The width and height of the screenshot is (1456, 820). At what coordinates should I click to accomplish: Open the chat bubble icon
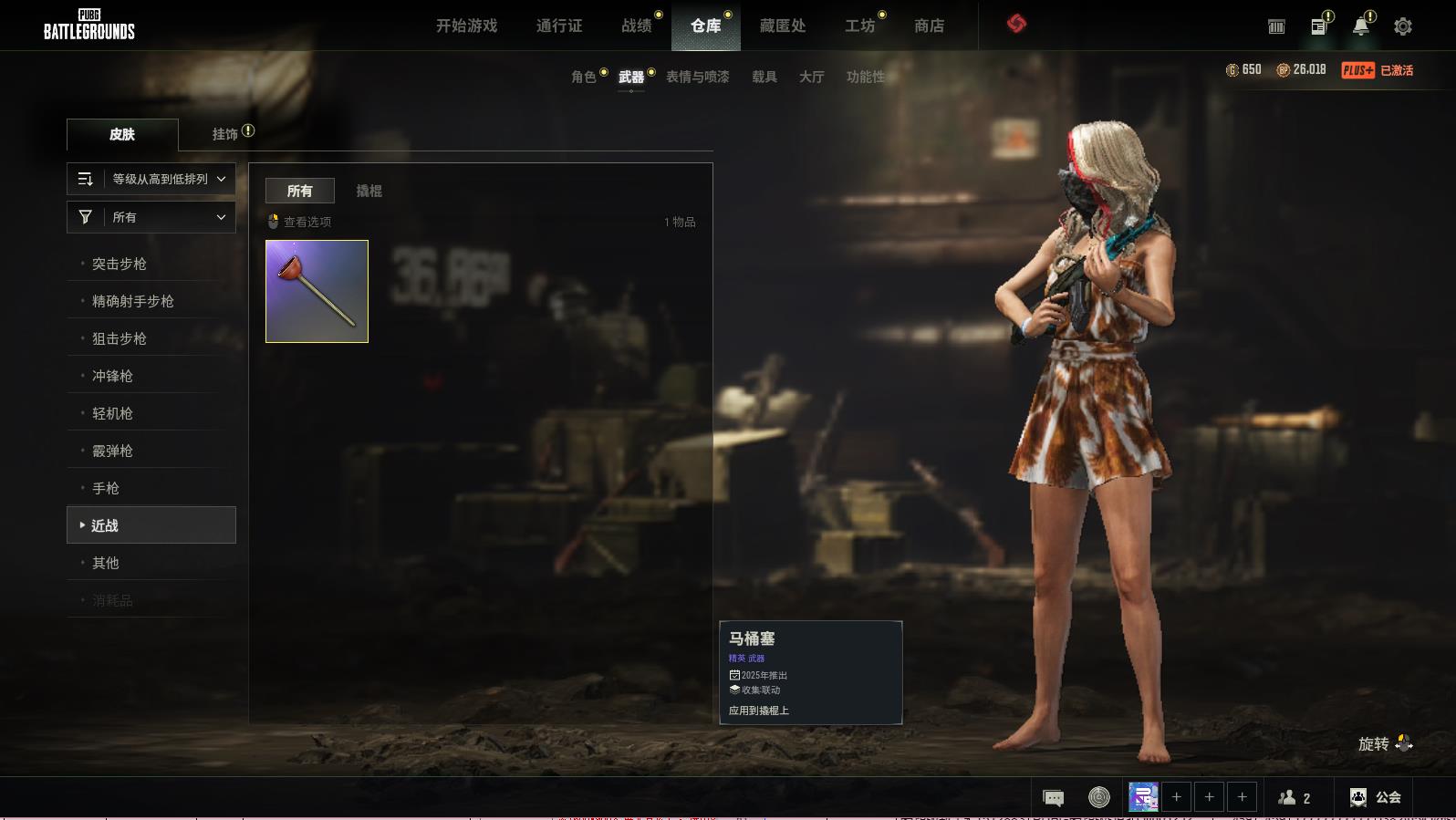tap(1053, 798)
